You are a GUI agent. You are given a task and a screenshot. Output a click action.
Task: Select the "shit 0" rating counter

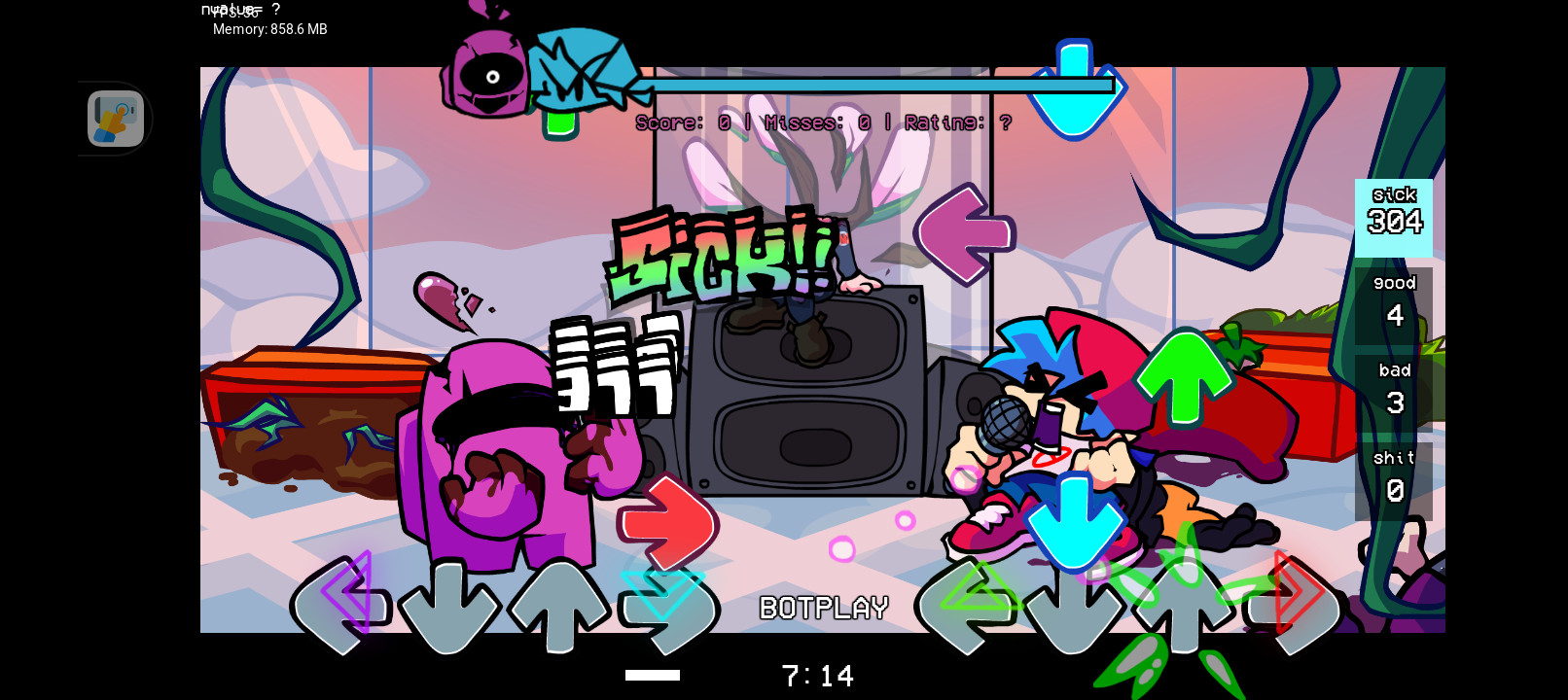(x=1394, y=474)
